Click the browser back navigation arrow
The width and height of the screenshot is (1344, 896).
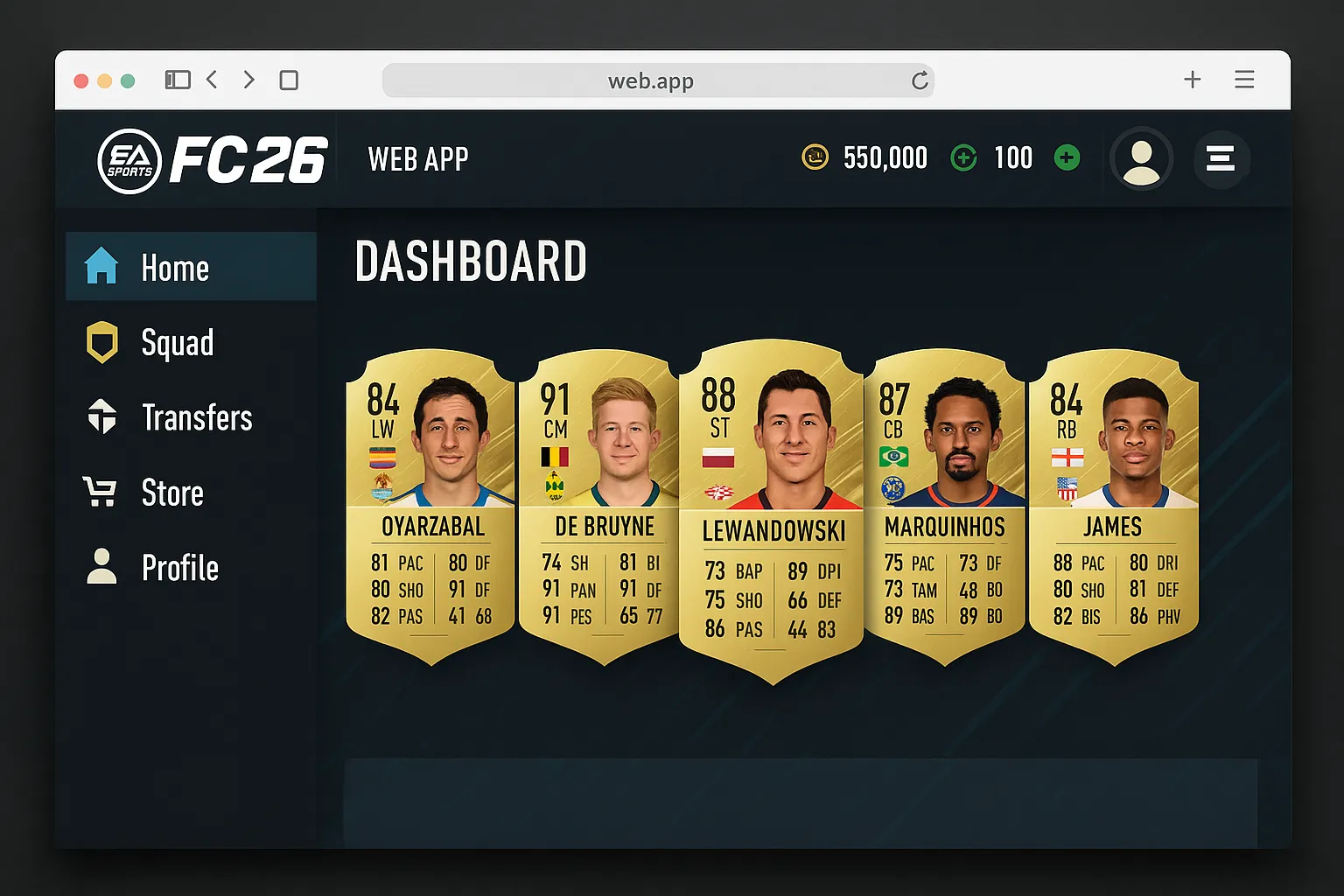click(213, 80)
